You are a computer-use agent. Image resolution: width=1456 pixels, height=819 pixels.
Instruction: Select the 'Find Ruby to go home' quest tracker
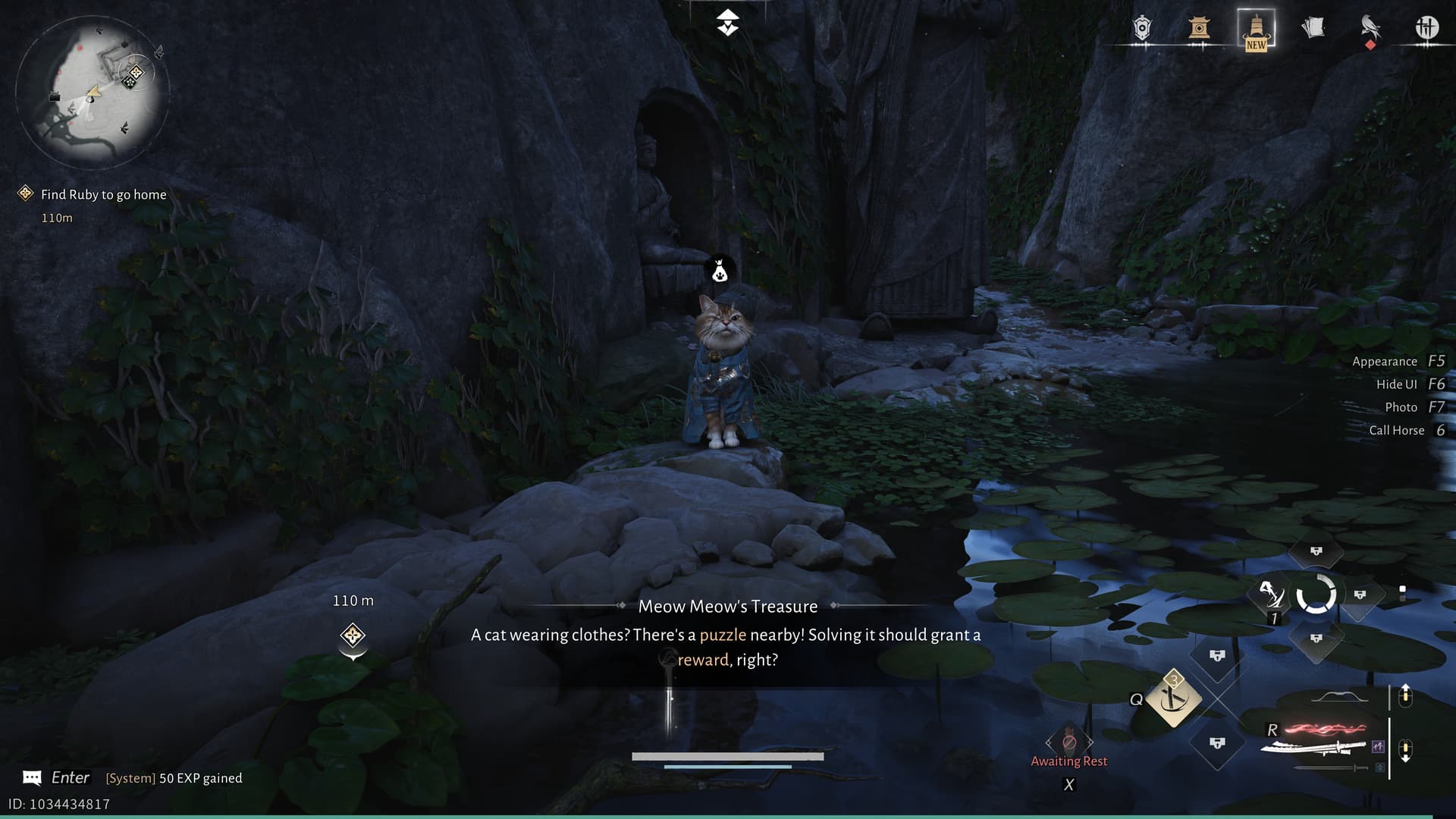click(x=103, y=195)
